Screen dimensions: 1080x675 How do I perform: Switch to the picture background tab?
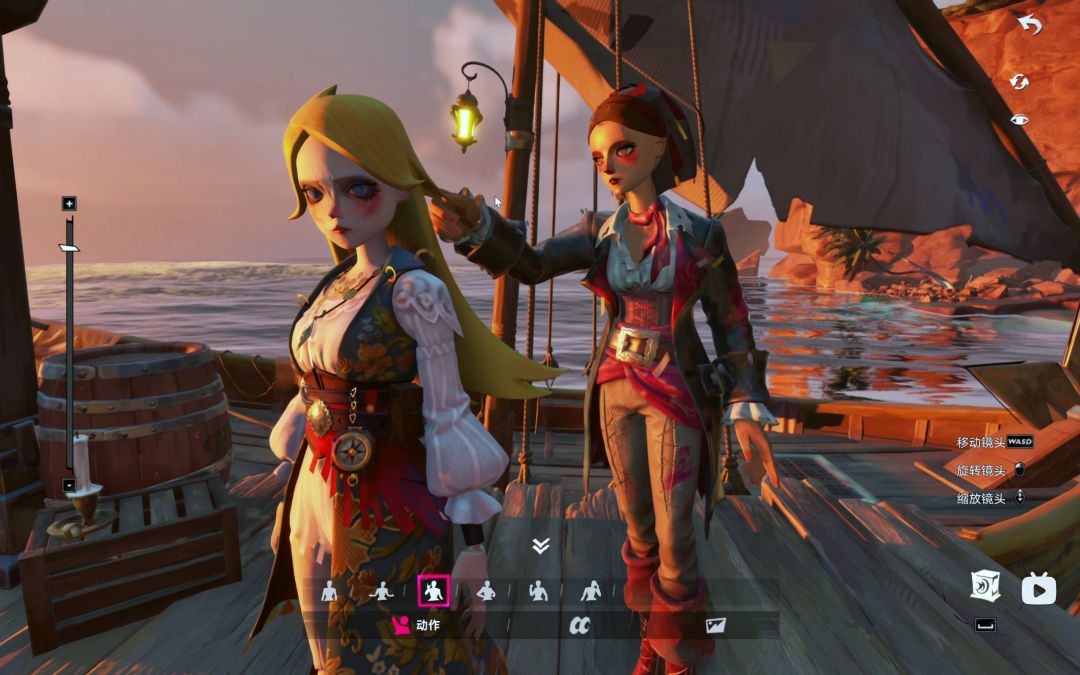tap(715, 626)
